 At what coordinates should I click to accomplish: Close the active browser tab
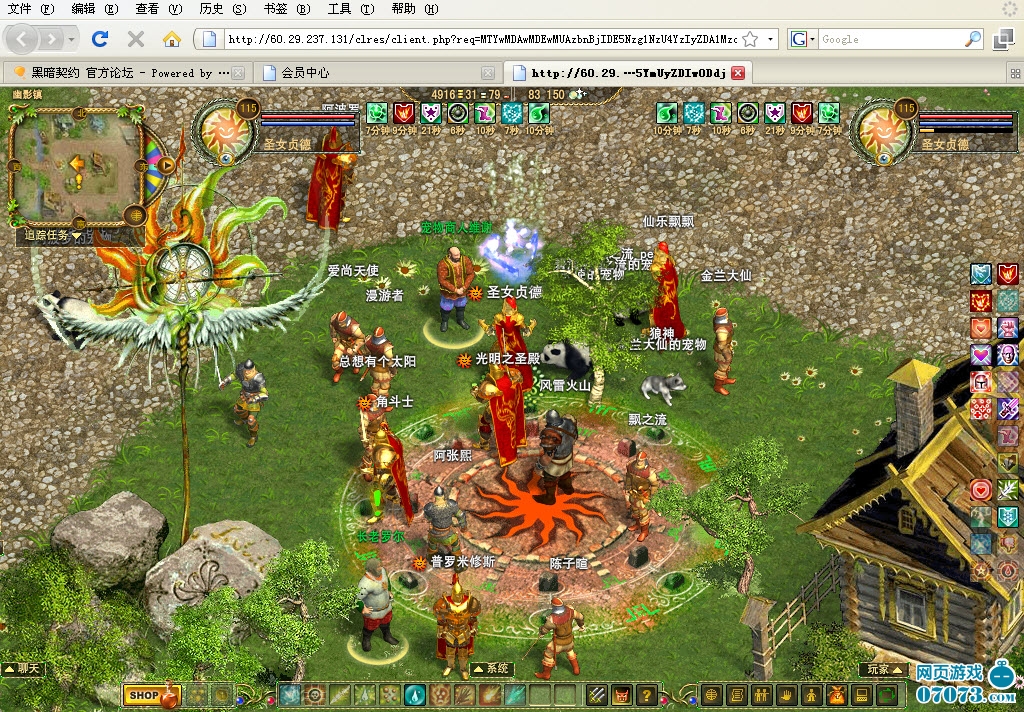pos(738,73)
